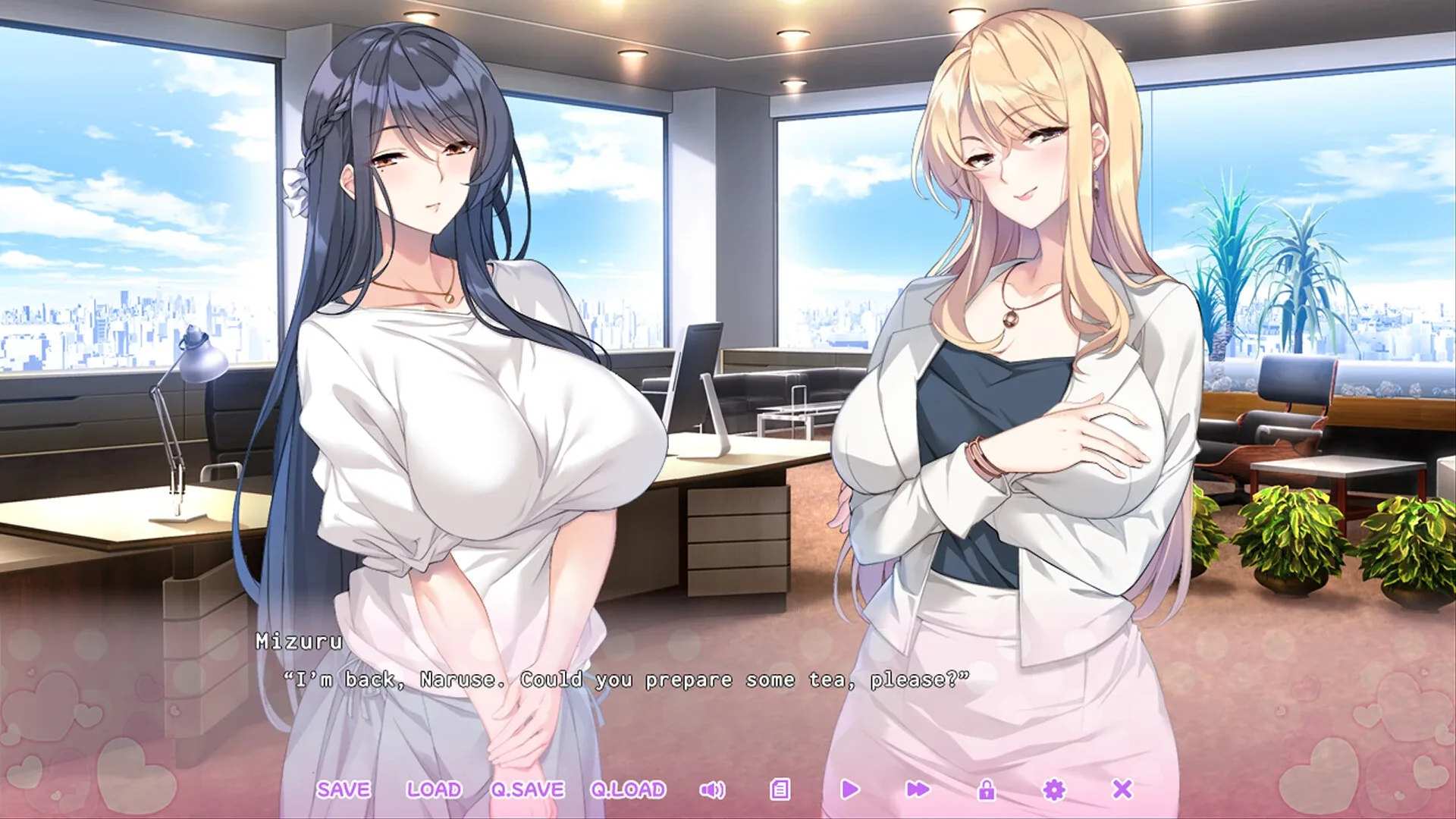Save your progress with SAVE
Screen dimensions: 1456x819
345,790
